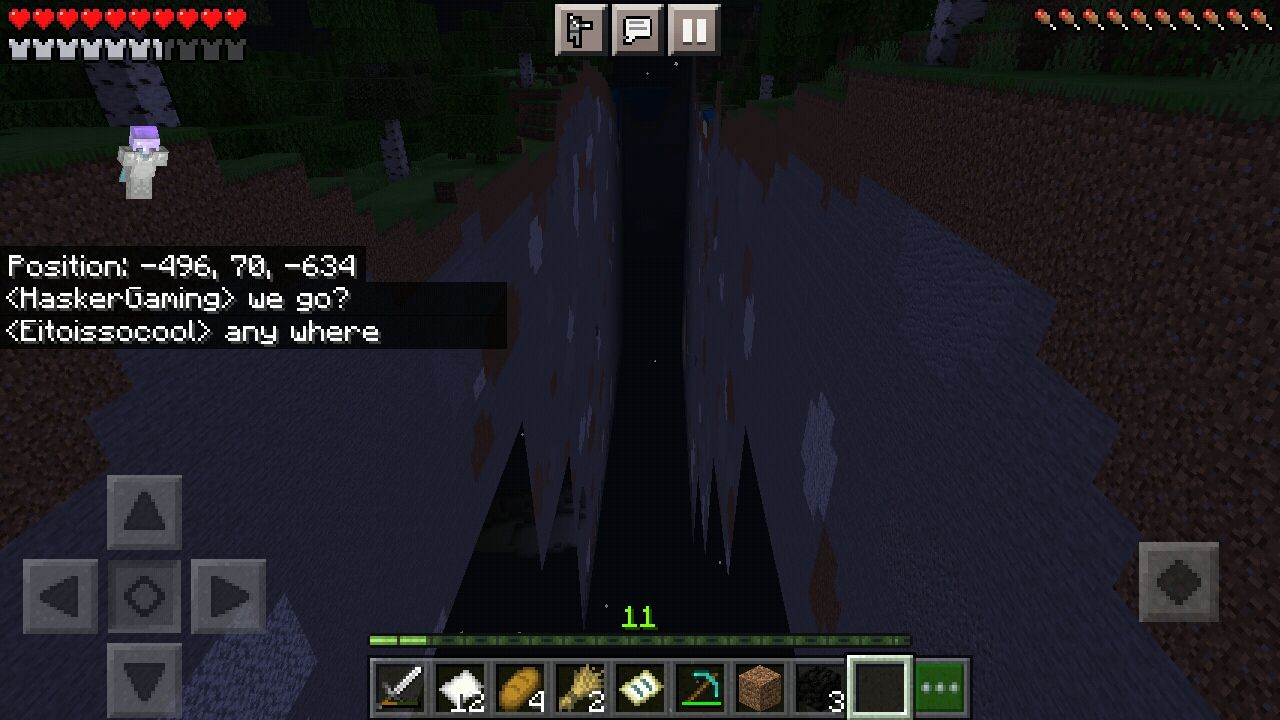Tap the empty selected hotbar slot
The width and height of the screenshot is (1280, 720).
tap(882, 684)
